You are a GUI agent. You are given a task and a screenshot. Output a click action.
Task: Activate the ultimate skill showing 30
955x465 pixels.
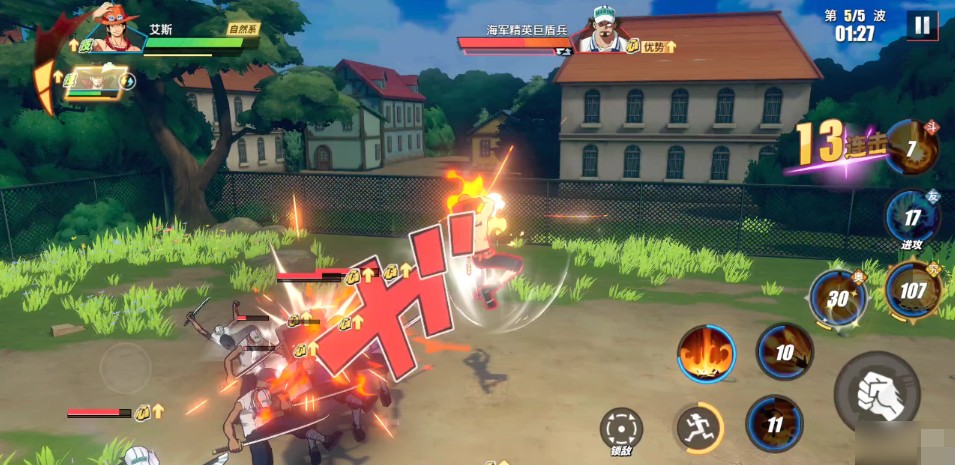click(838, 298)
